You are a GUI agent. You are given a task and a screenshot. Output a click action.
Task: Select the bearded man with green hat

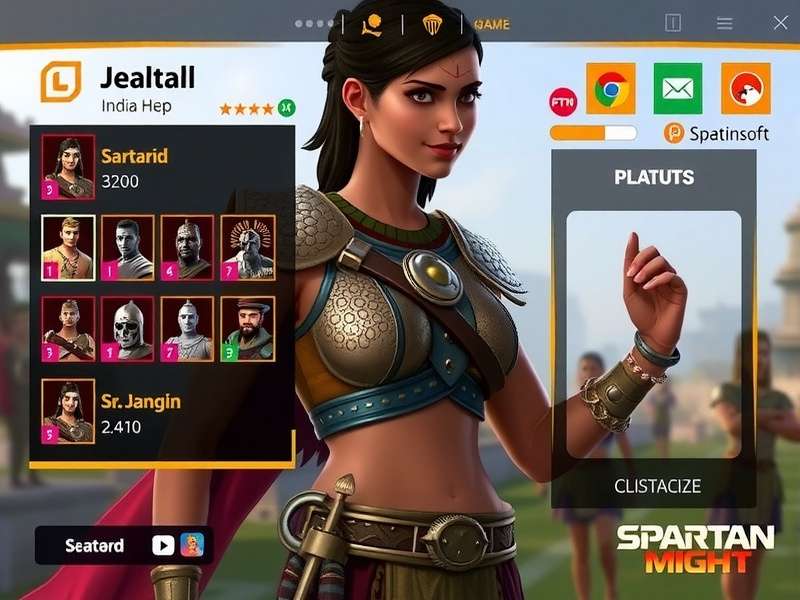pos(247,328)
